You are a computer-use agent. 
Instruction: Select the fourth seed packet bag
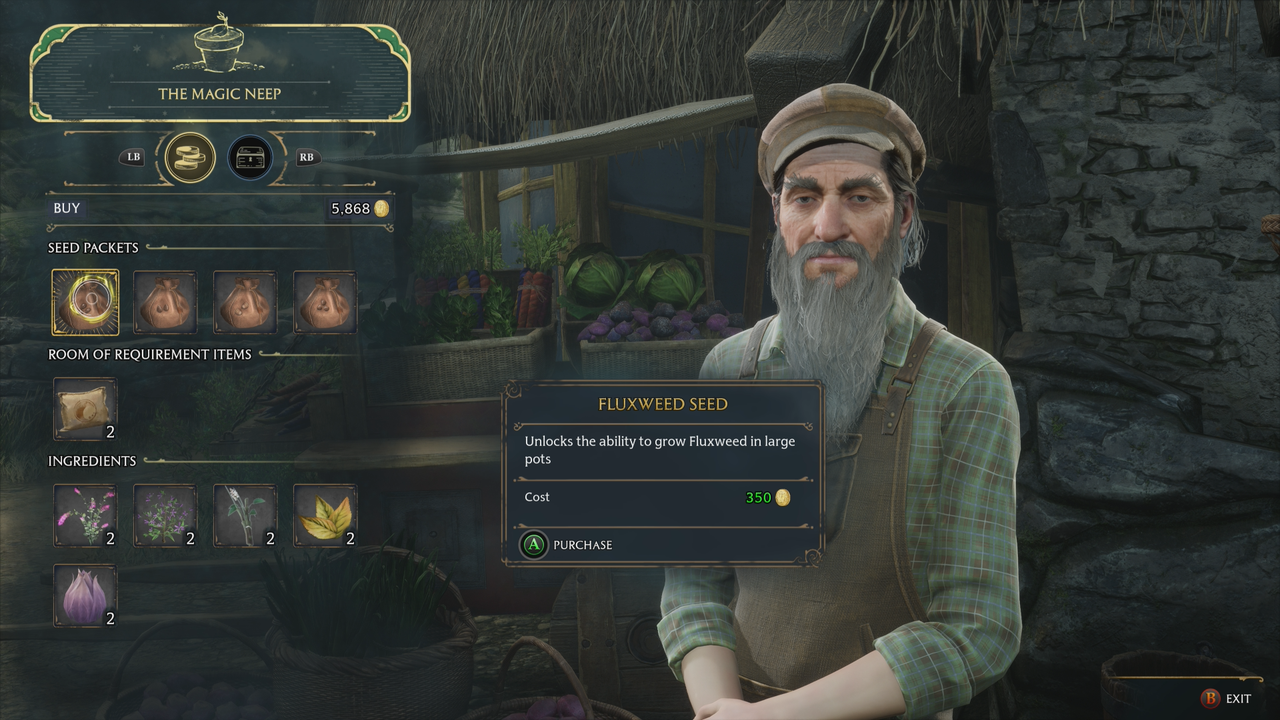[325, 301]
